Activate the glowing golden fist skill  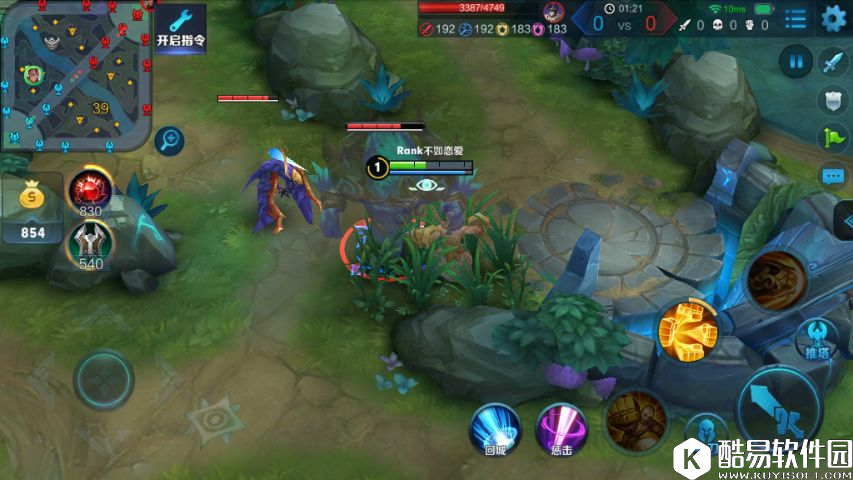[x=688, y=330]
